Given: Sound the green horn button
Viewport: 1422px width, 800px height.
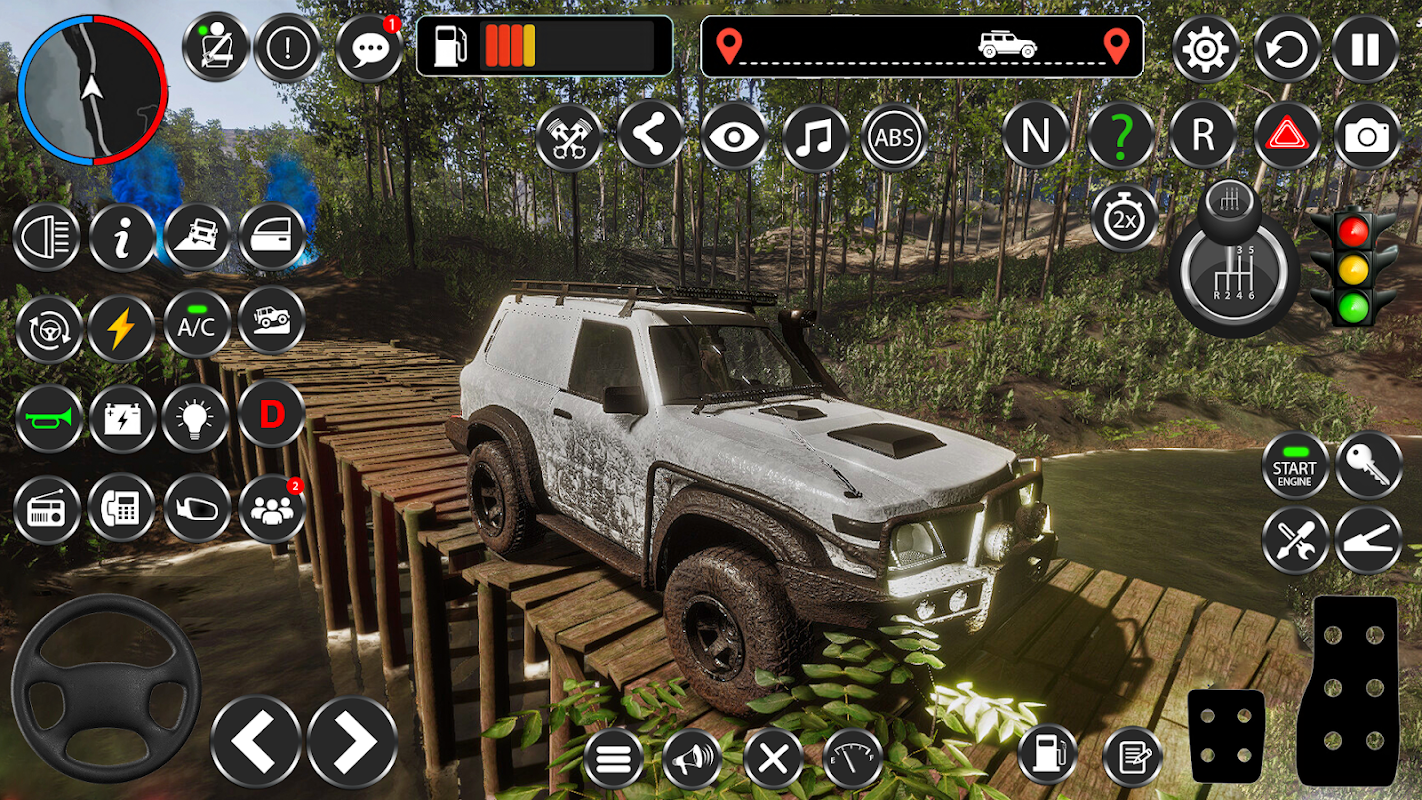Looking at the screenshot, I should 48,418.
